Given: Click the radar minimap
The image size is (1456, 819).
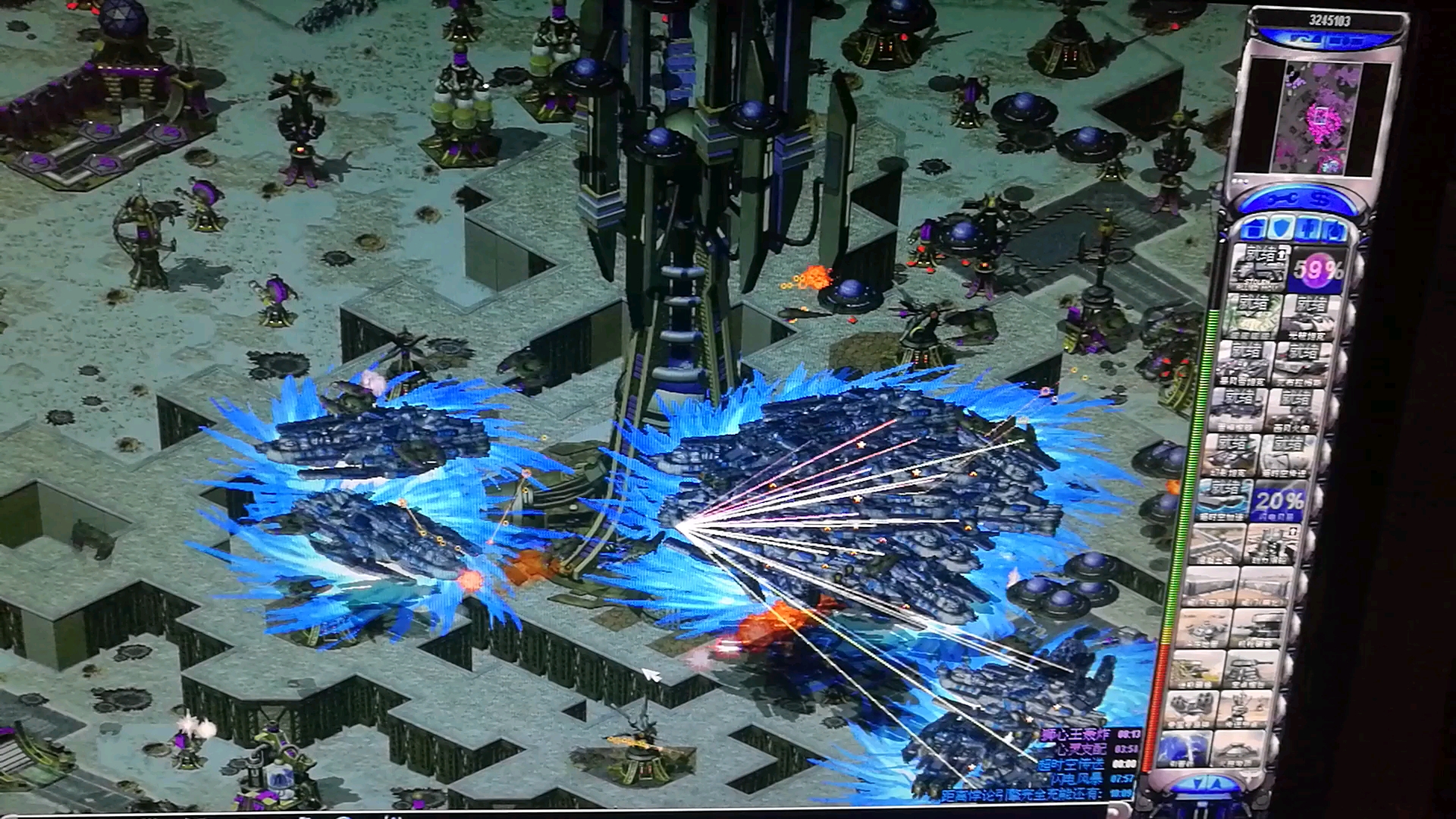Looking at the screenshot, I should pos(1318,118).
